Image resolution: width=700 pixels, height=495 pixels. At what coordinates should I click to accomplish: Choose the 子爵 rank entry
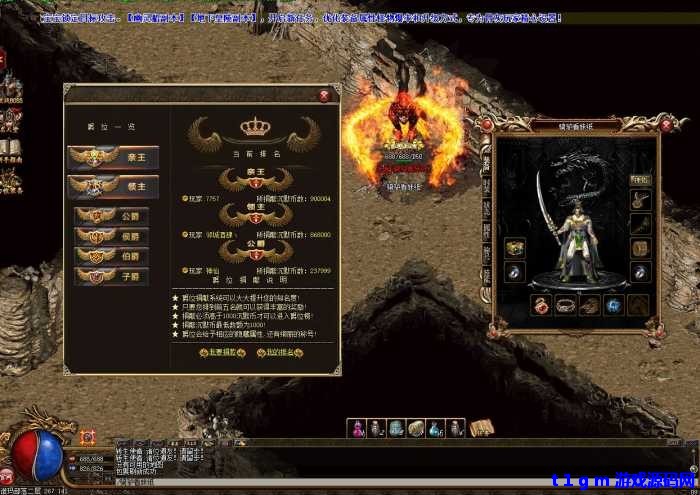point(112,276)
